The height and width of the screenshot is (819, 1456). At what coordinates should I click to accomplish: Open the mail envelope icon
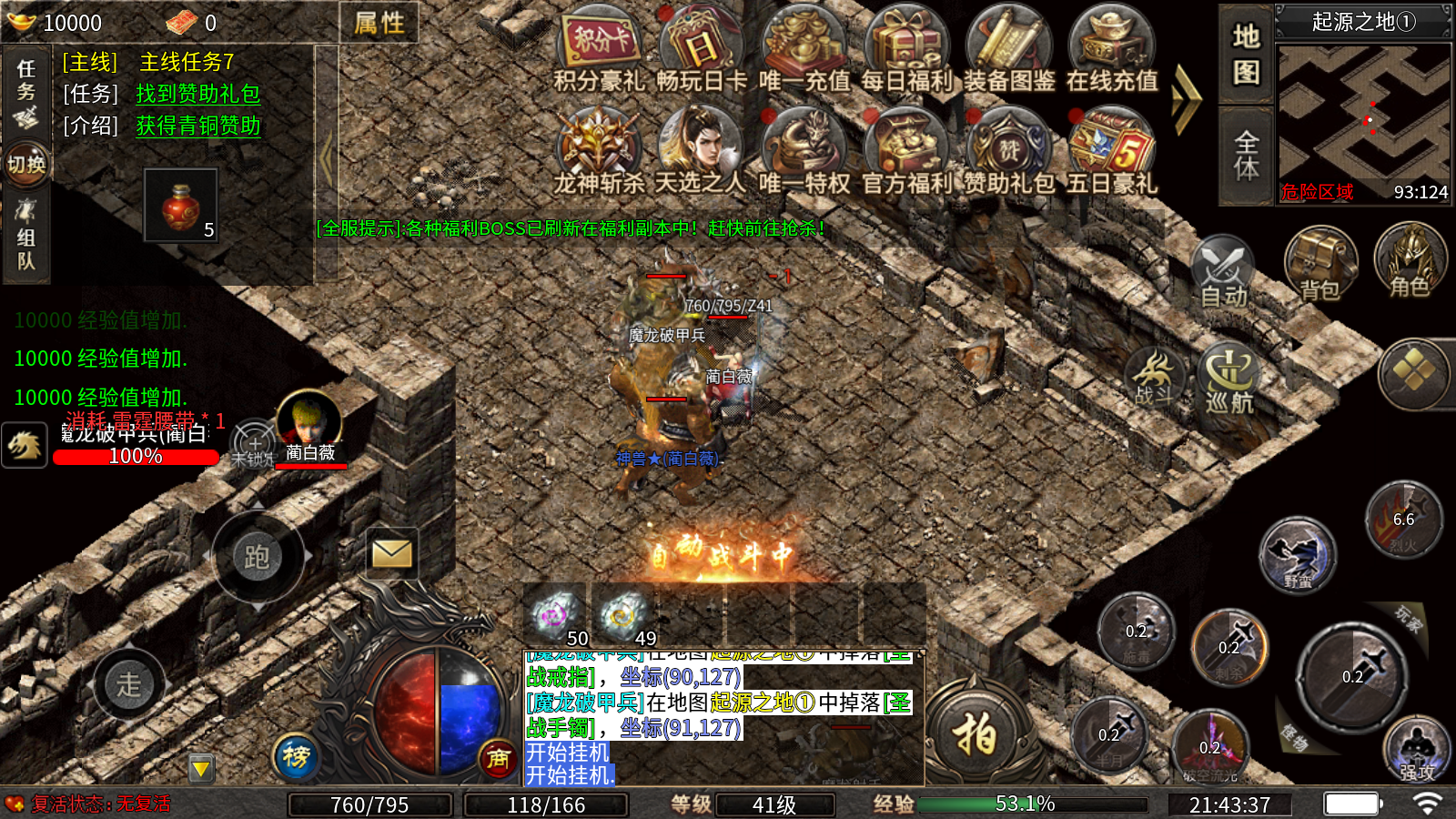point(392,553)
